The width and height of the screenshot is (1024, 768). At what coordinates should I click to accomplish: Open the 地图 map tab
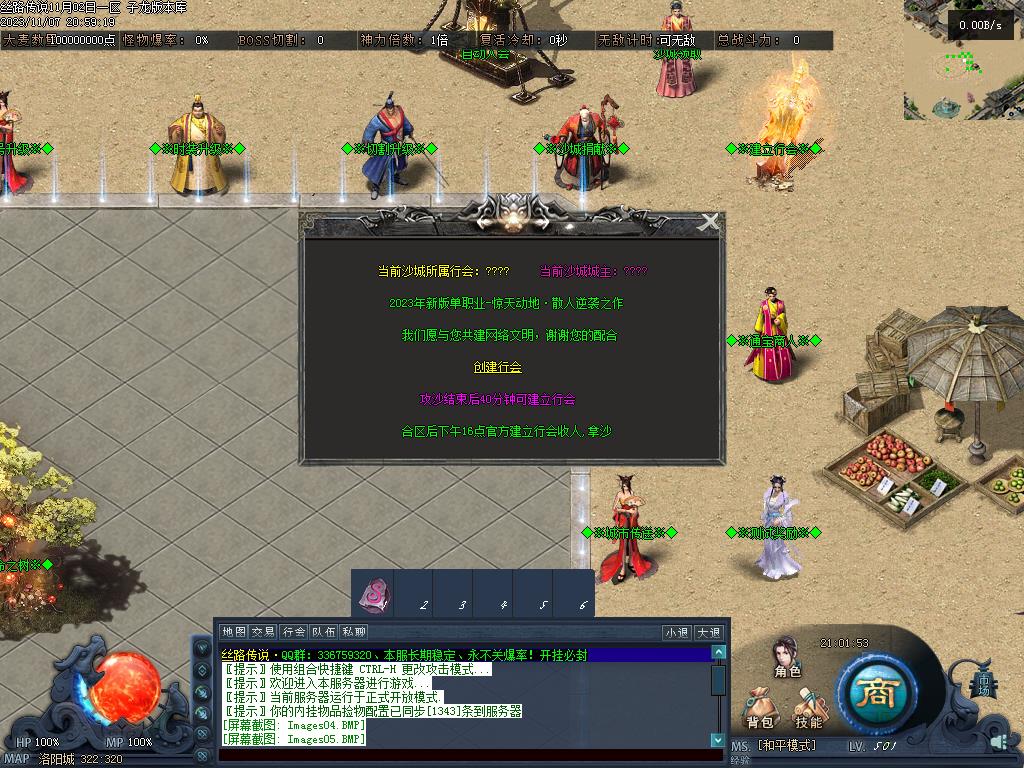click(234, 632)
